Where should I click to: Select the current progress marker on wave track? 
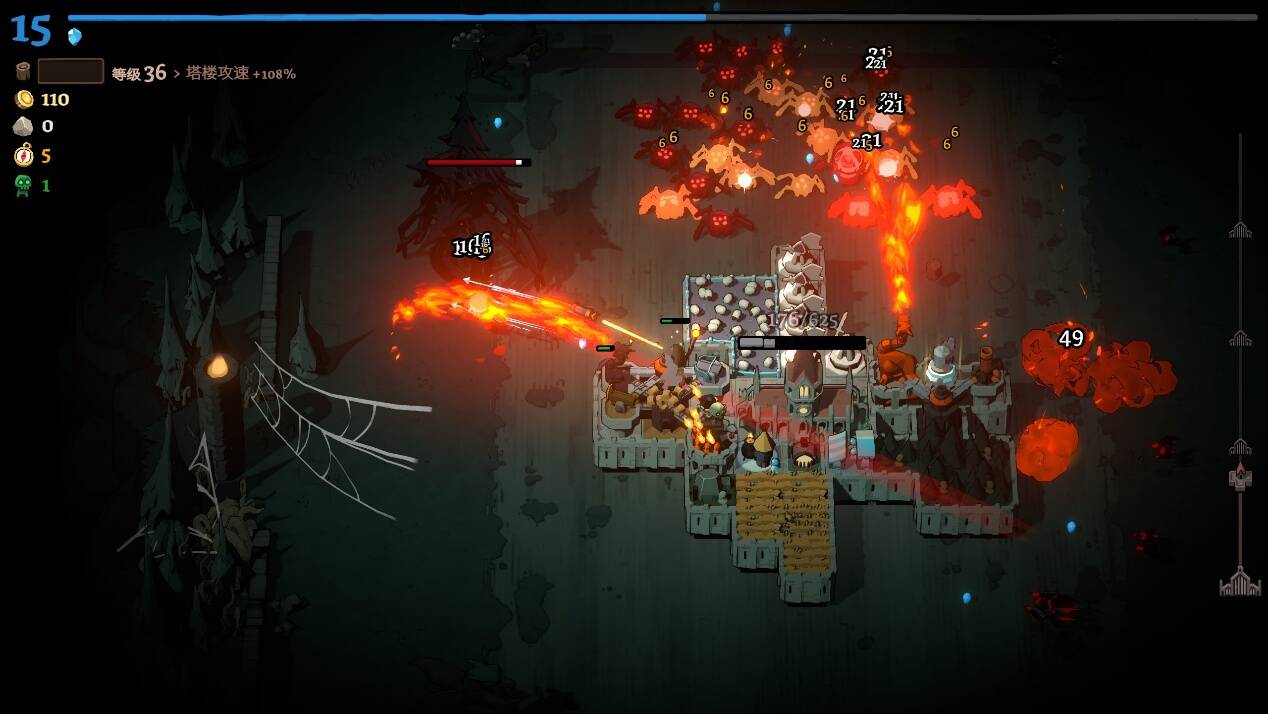point(1240,478)
